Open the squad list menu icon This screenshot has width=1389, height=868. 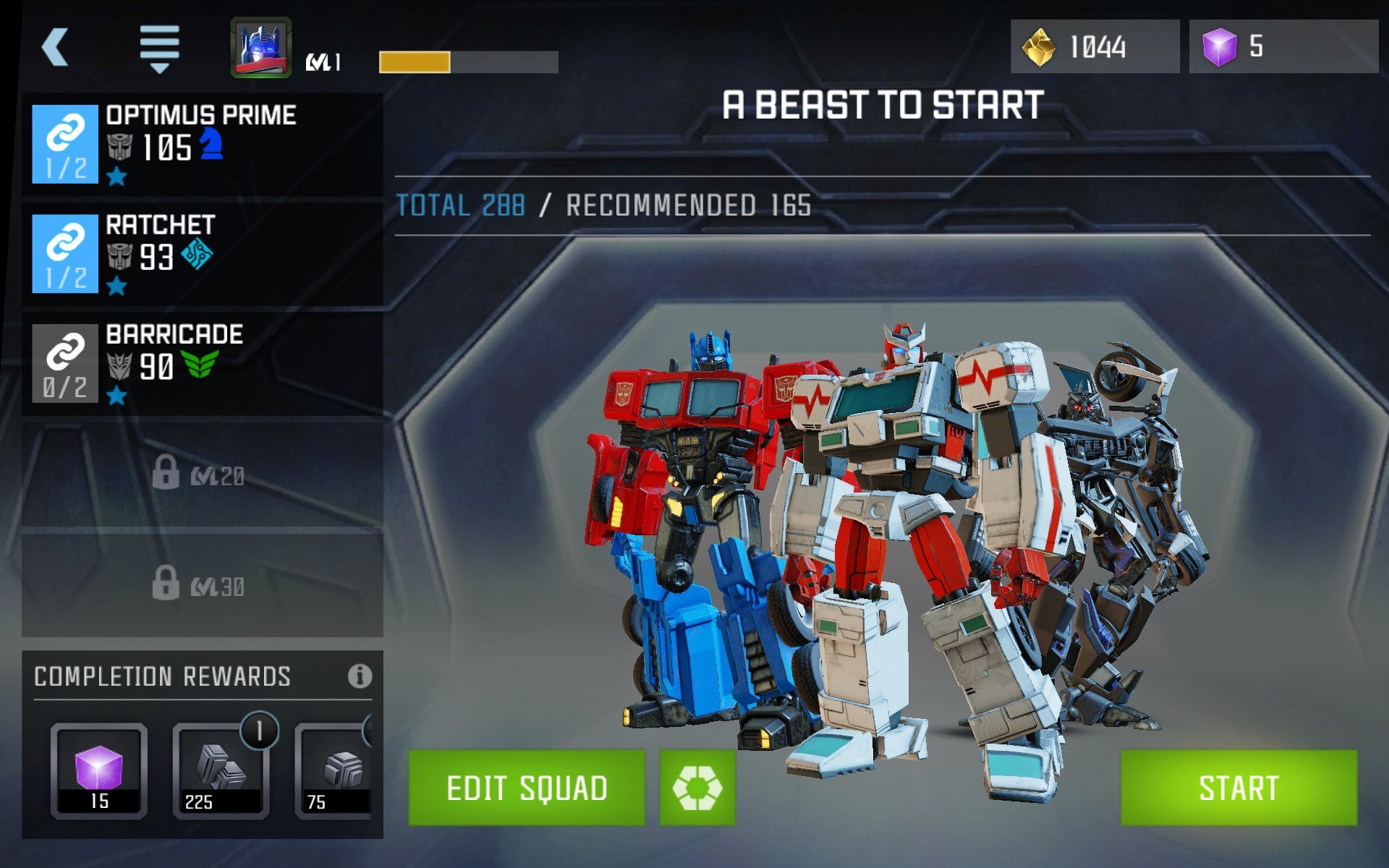[159, 47]
